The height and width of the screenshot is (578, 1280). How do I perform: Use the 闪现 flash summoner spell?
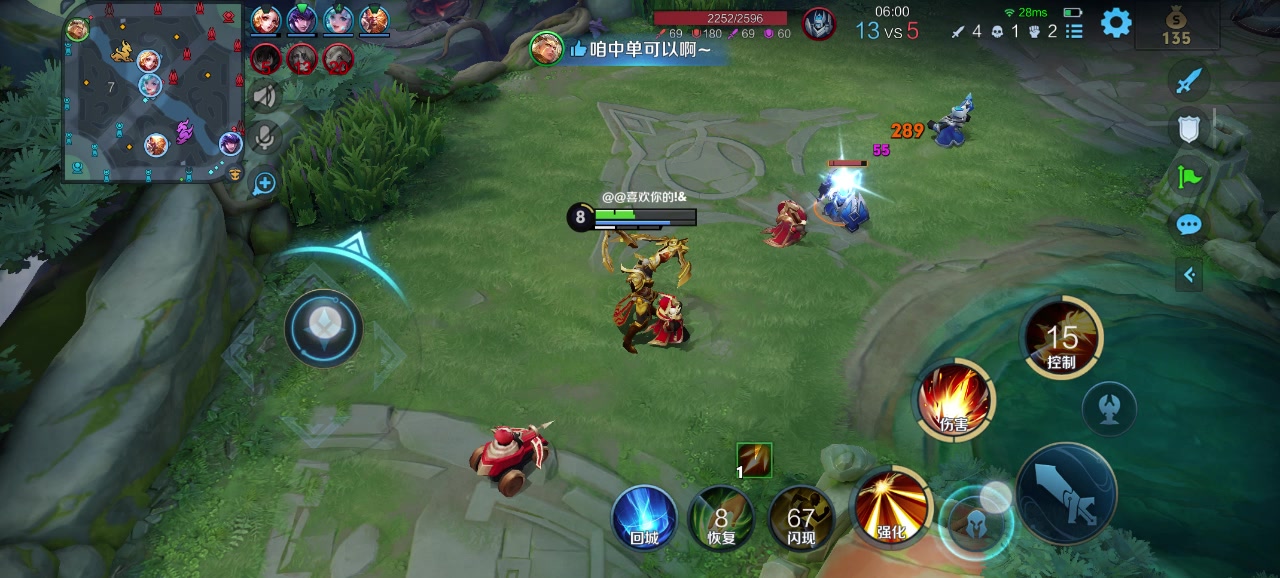[801, 518]
